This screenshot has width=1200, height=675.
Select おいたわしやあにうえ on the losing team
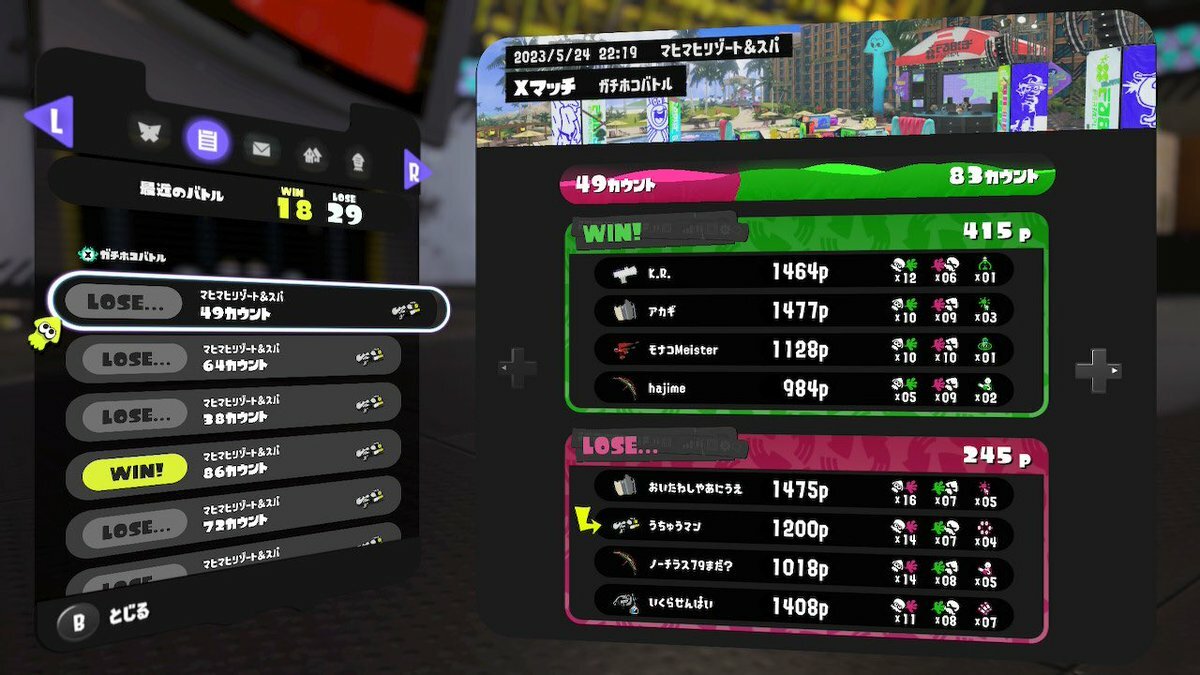pyautogui.click(x=803, y=490)
